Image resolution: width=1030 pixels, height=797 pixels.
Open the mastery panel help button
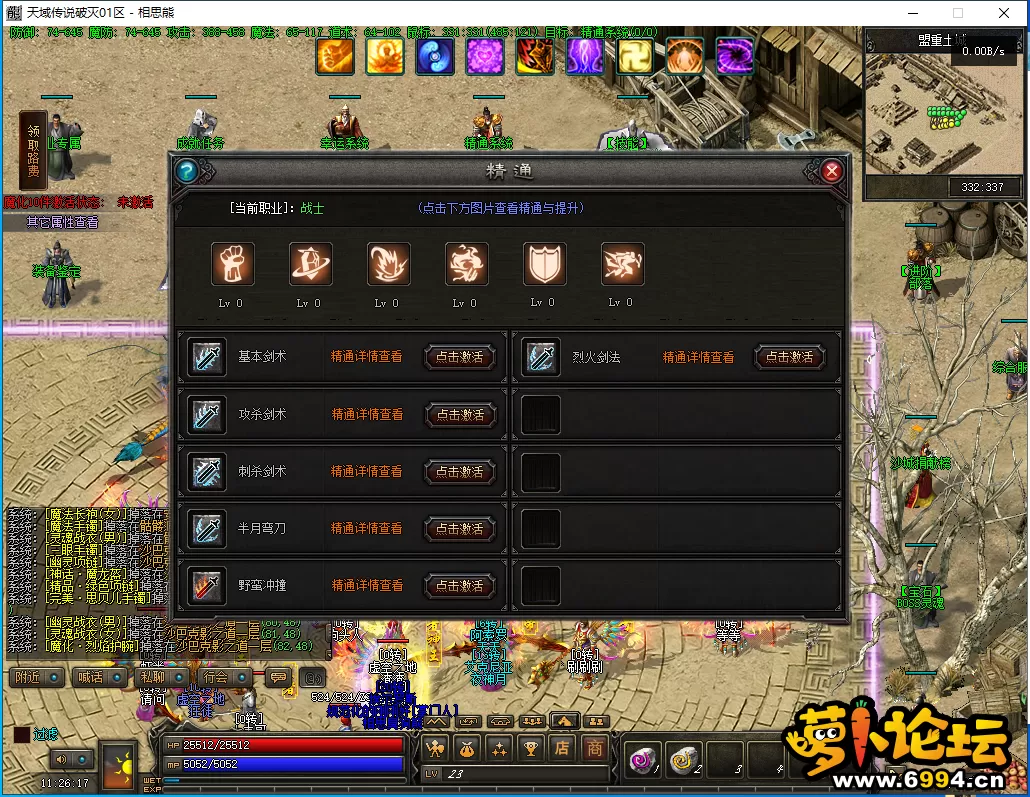[187, 171]
